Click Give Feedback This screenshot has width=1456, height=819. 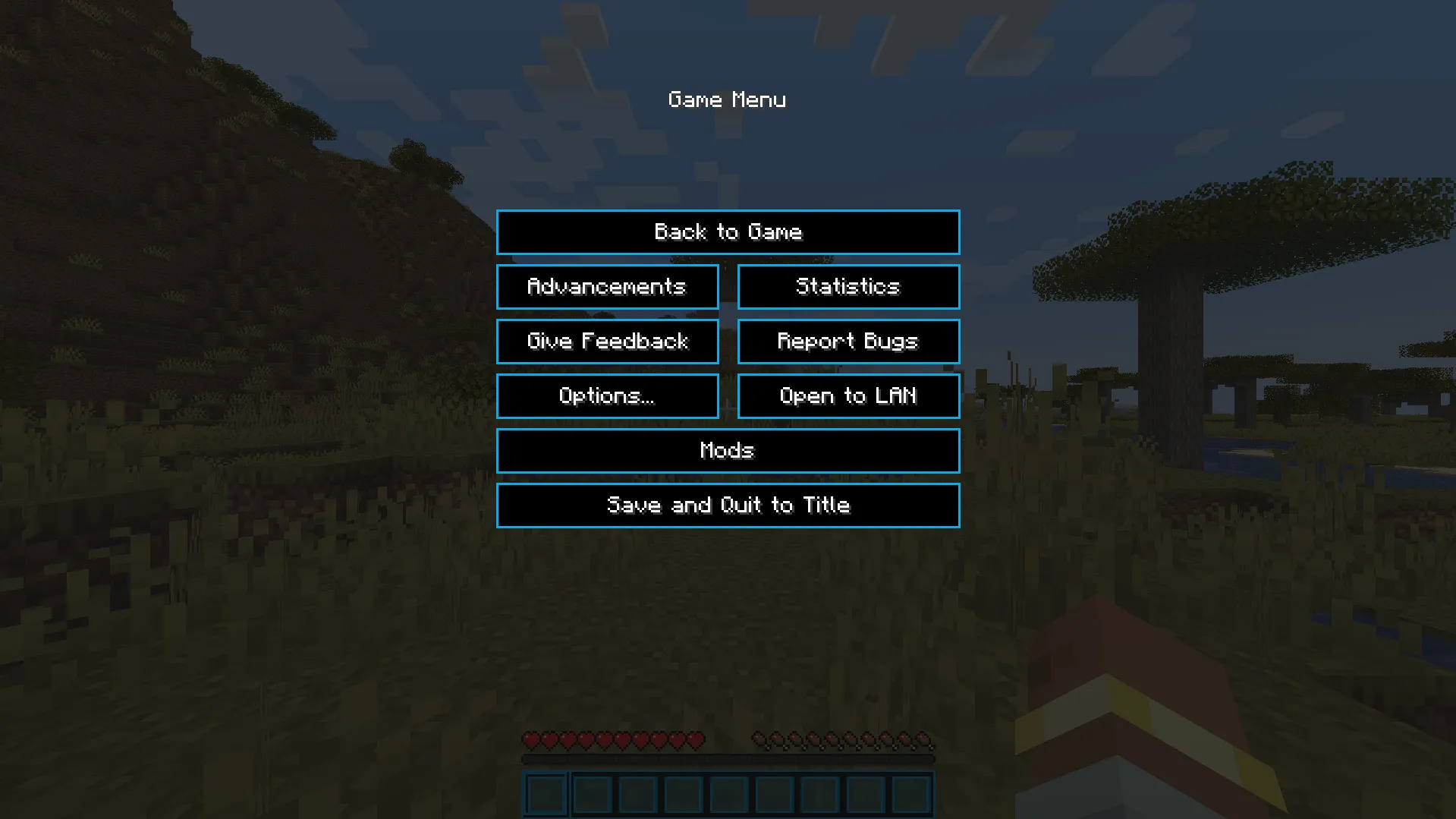[607, 342]
